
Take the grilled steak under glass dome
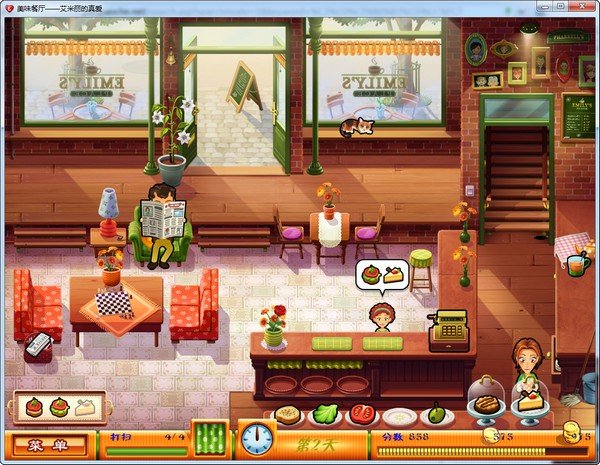487,401
